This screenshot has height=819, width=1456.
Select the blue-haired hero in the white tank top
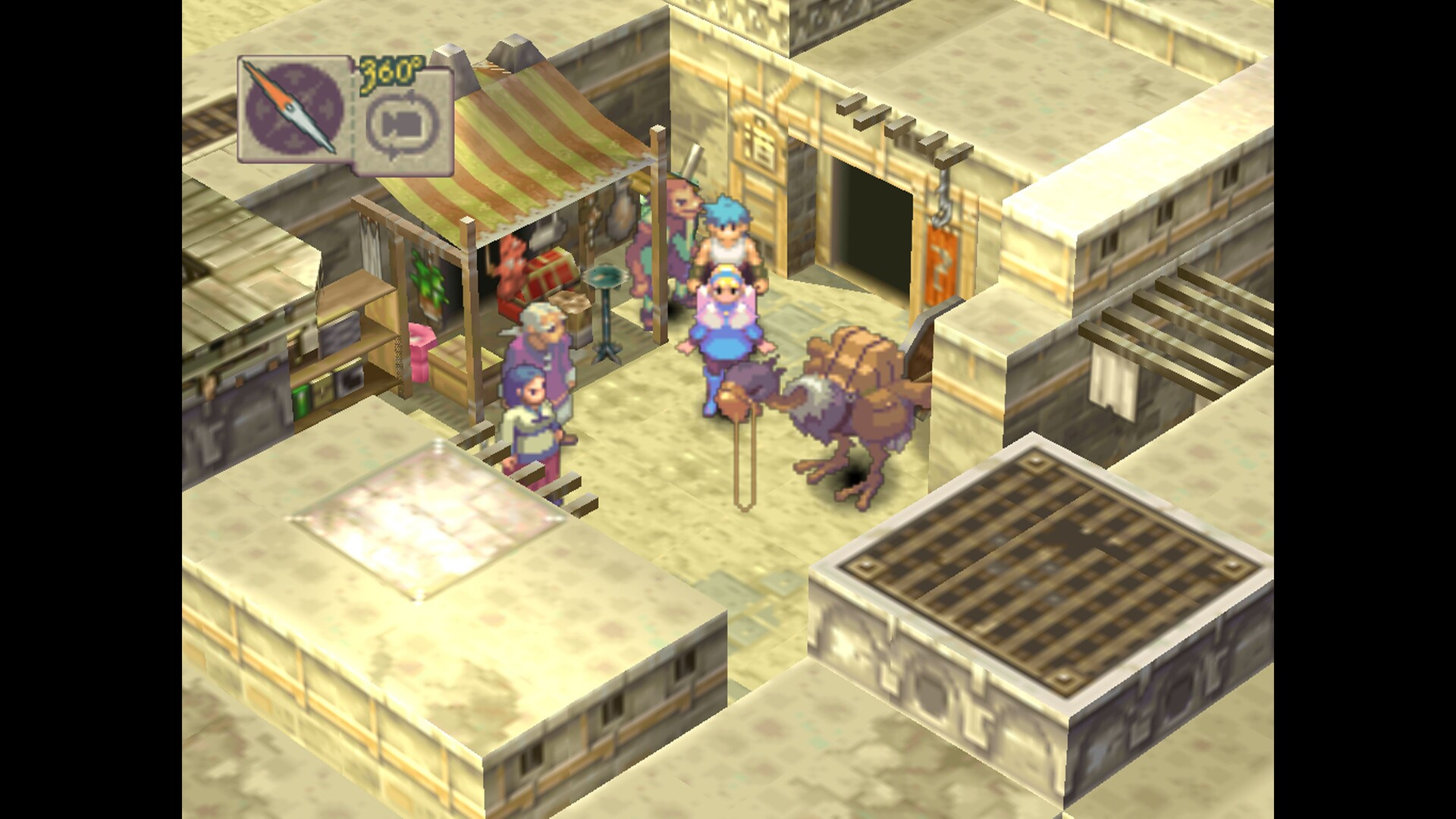pyautogui.click(x=726, y=243)
